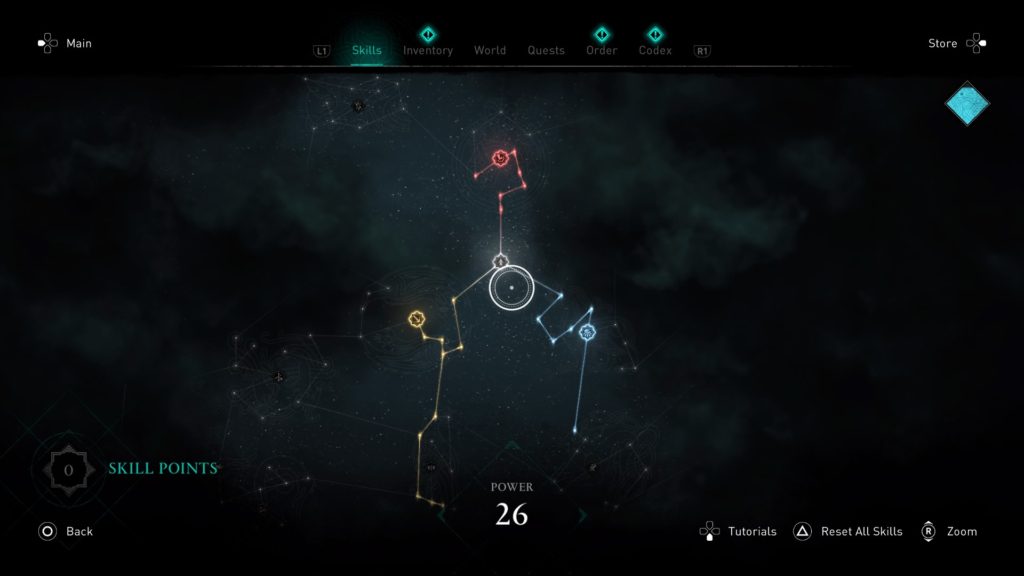Select the blue skill node

[x=587, y=332]
